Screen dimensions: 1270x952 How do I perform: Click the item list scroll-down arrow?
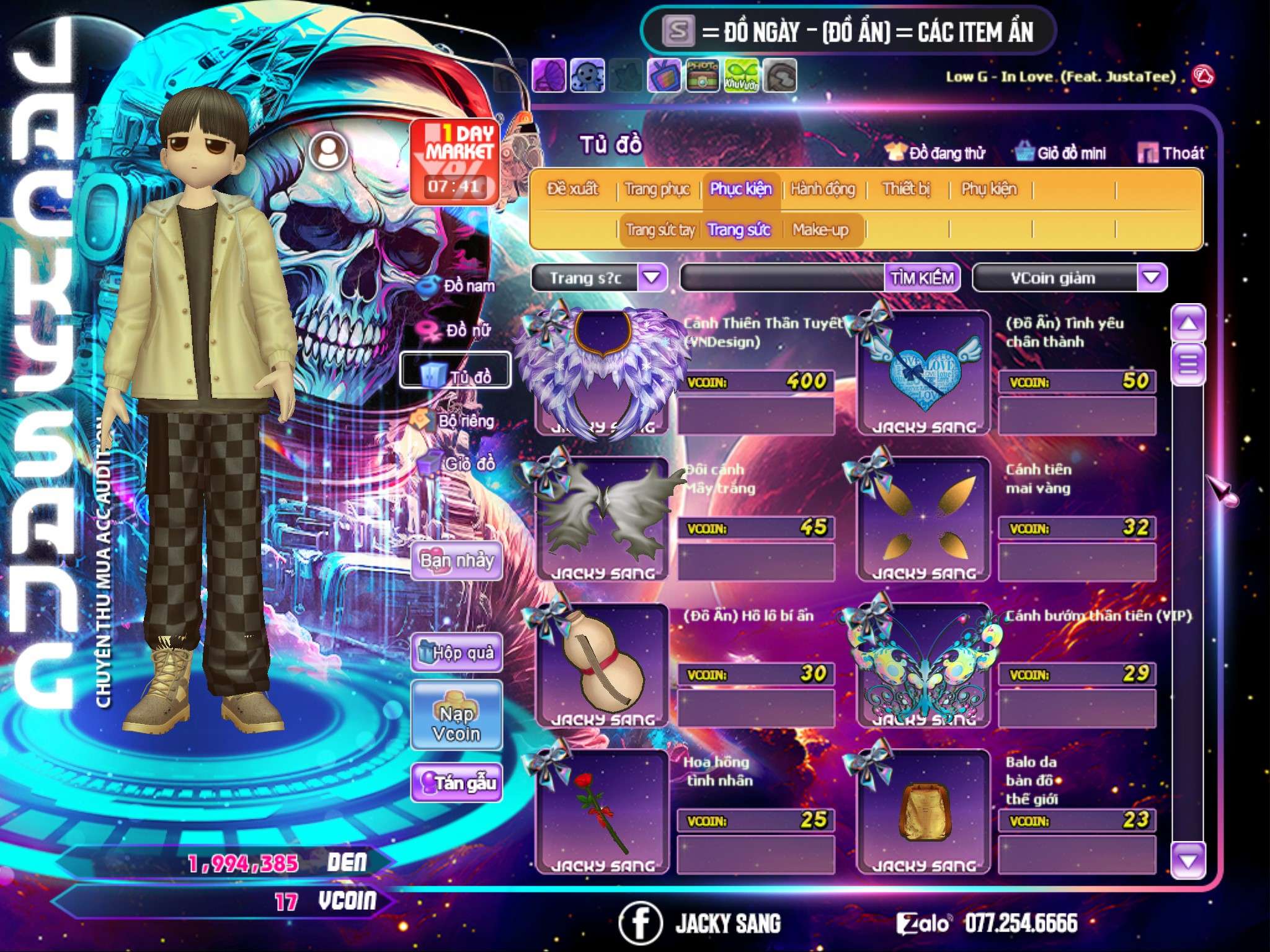[x=1188, y=860]
